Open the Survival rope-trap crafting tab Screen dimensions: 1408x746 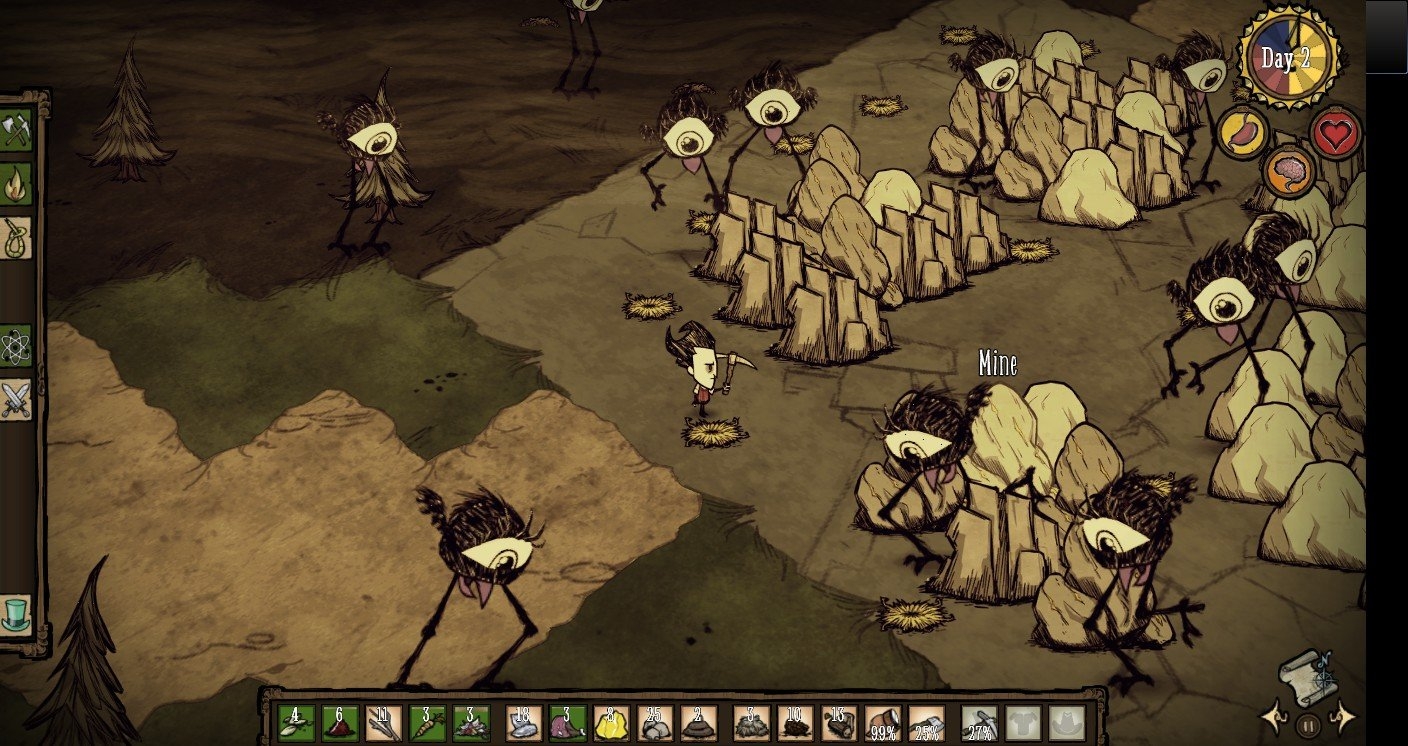click(16, 239)
